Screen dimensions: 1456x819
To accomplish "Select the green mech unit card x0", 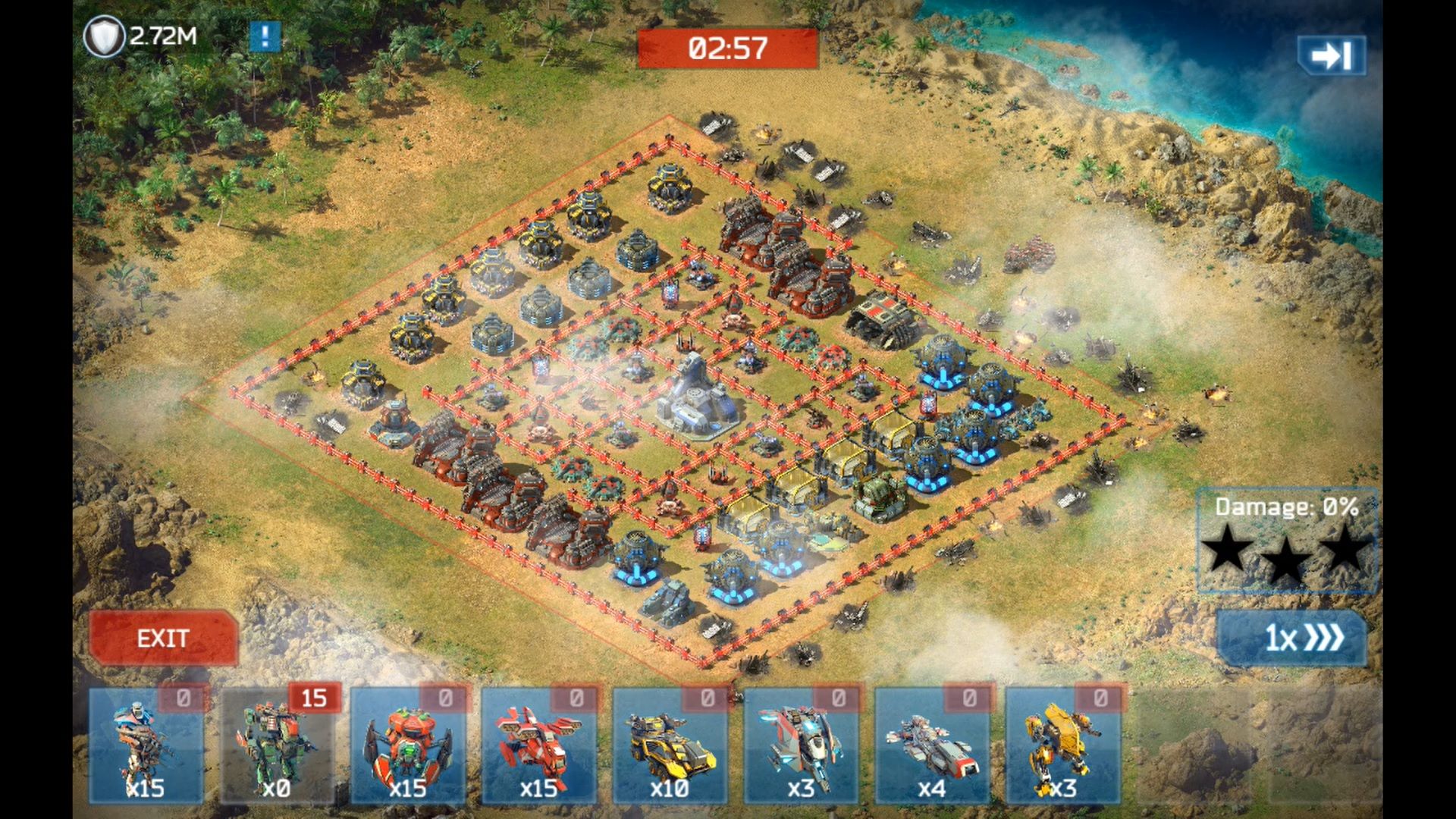I will (277, 745).
